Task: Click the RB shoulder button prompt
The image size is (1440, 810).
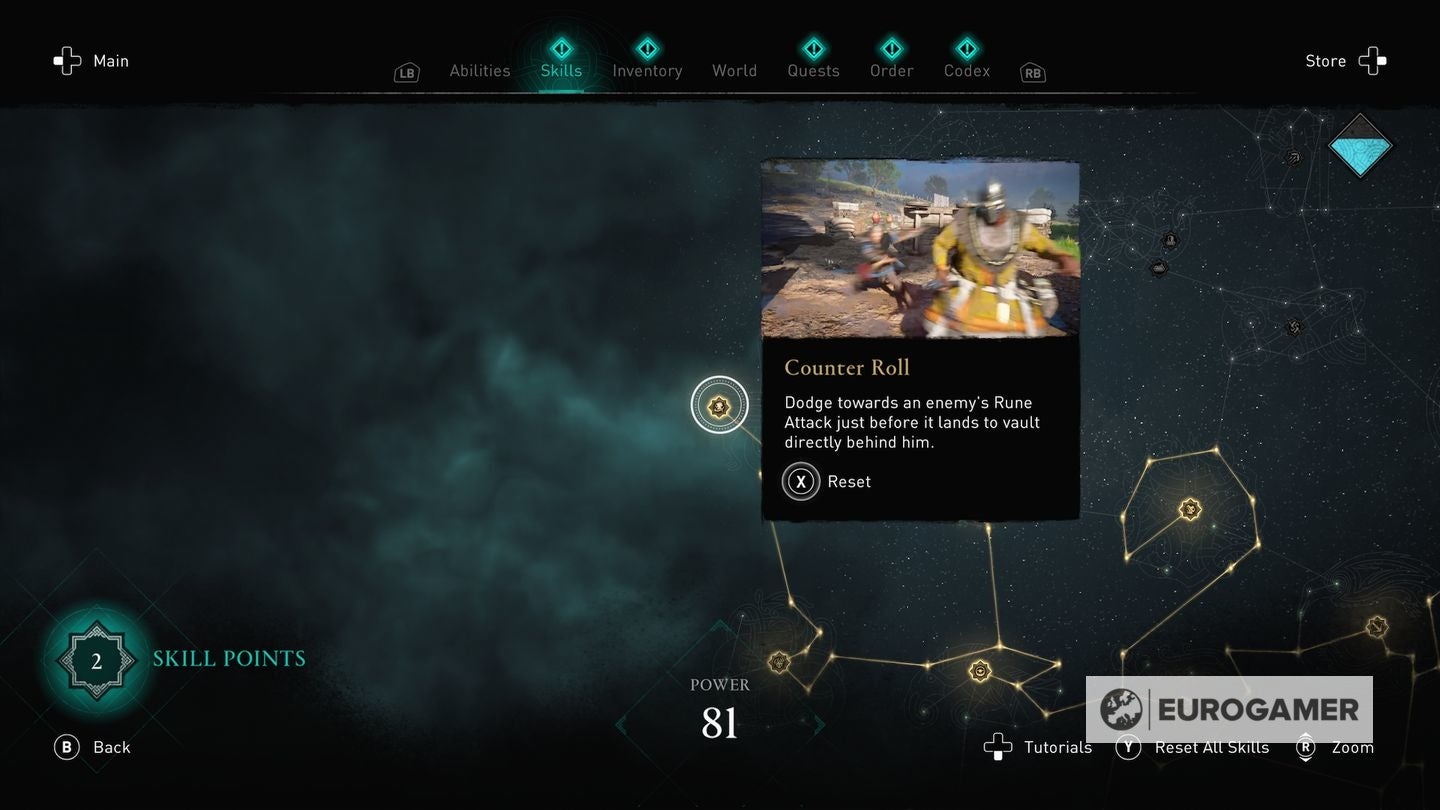Action: click(x=1032, y=72)
